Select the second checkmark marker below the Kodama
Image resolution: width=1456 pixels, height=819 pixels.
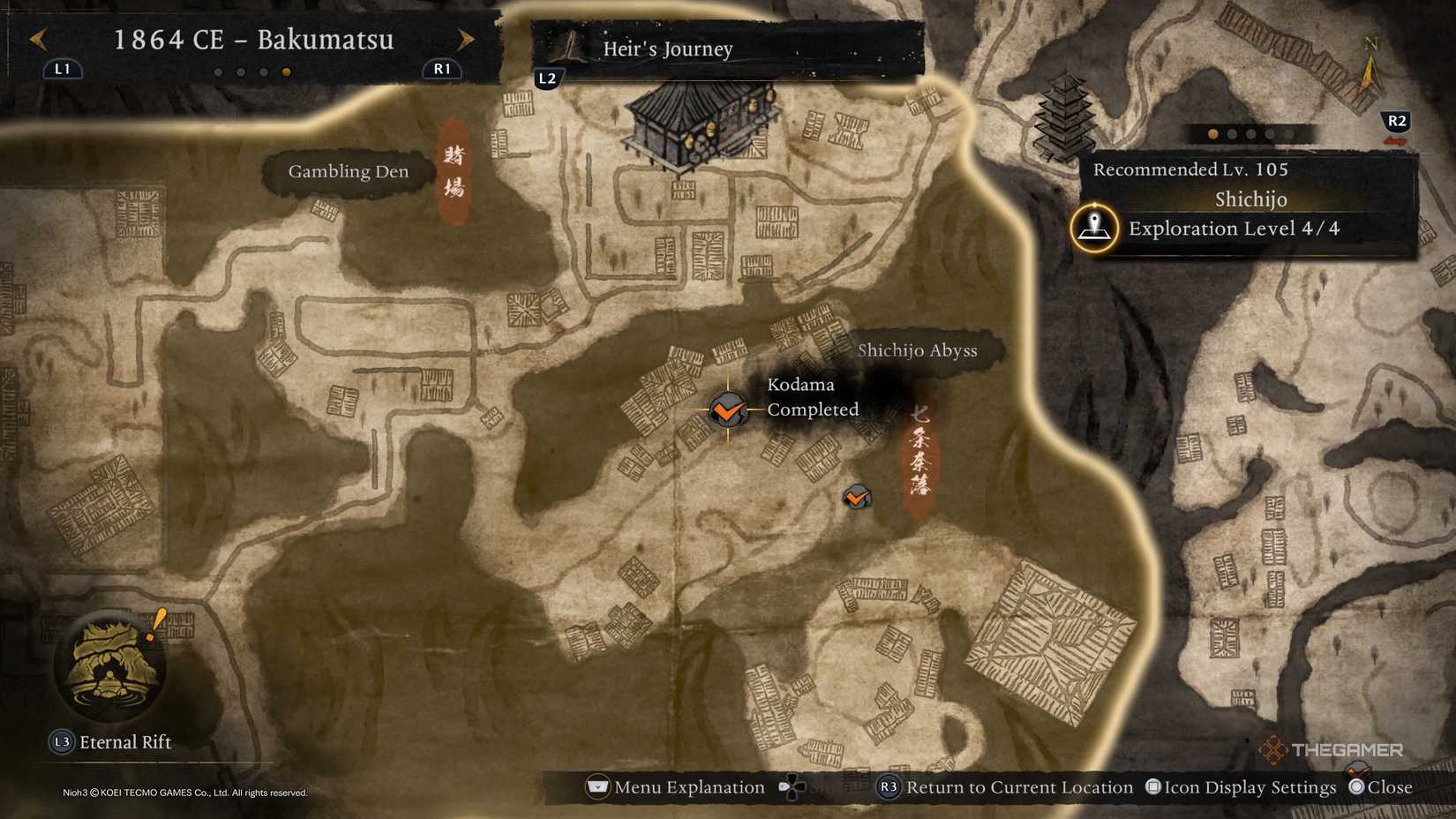pos(854,498)
